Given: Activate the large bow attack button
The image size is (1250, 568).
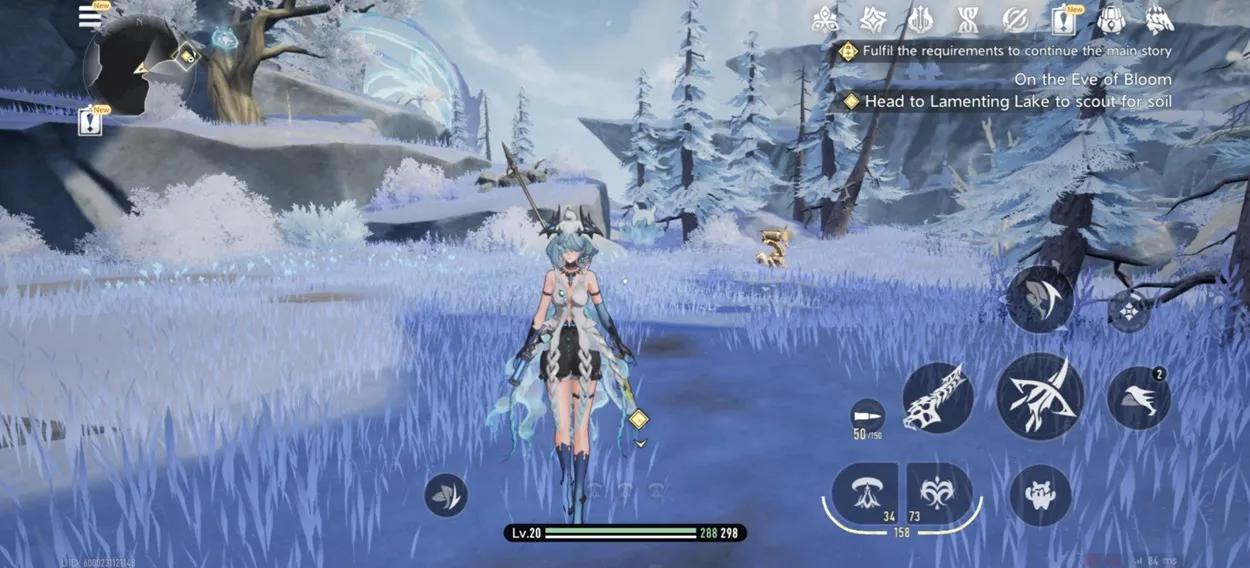Looking at the screenshot, I should 1040,396.
